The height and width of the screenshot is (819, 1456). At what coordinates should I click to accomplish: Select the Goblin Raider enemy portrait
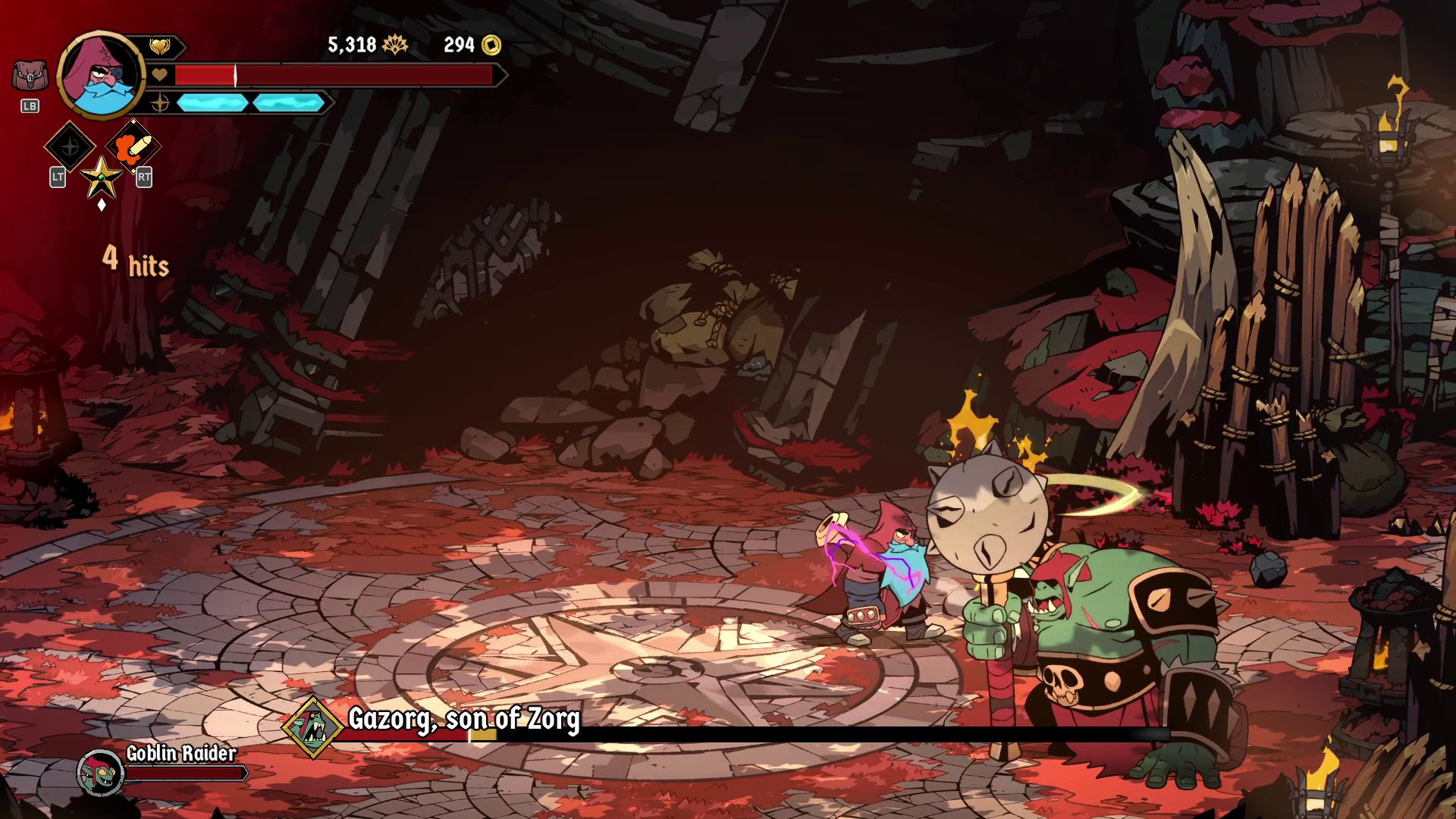click(100, 772)
